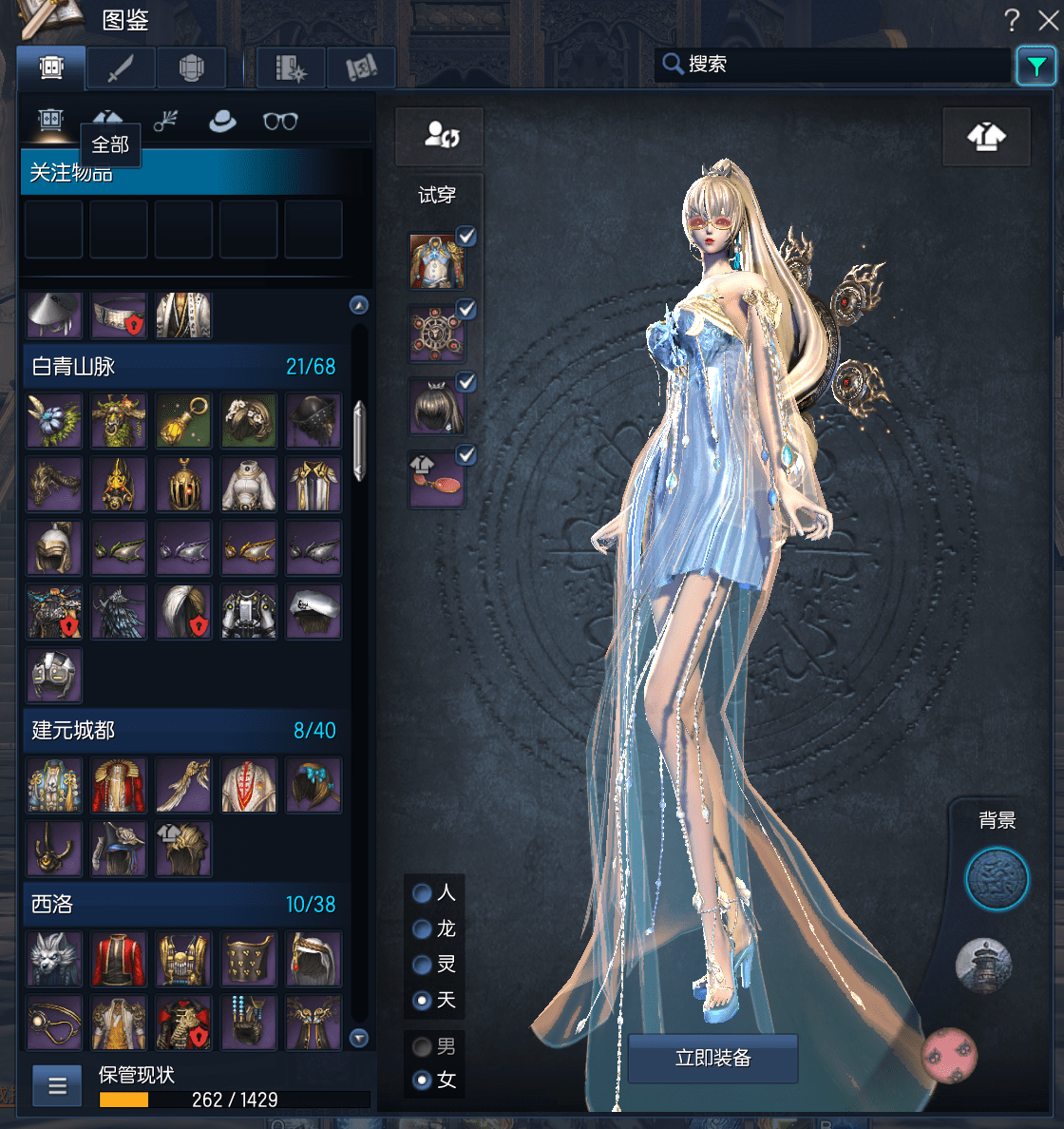
Task: Show the hat category items
Action: (x=222, y=121)
